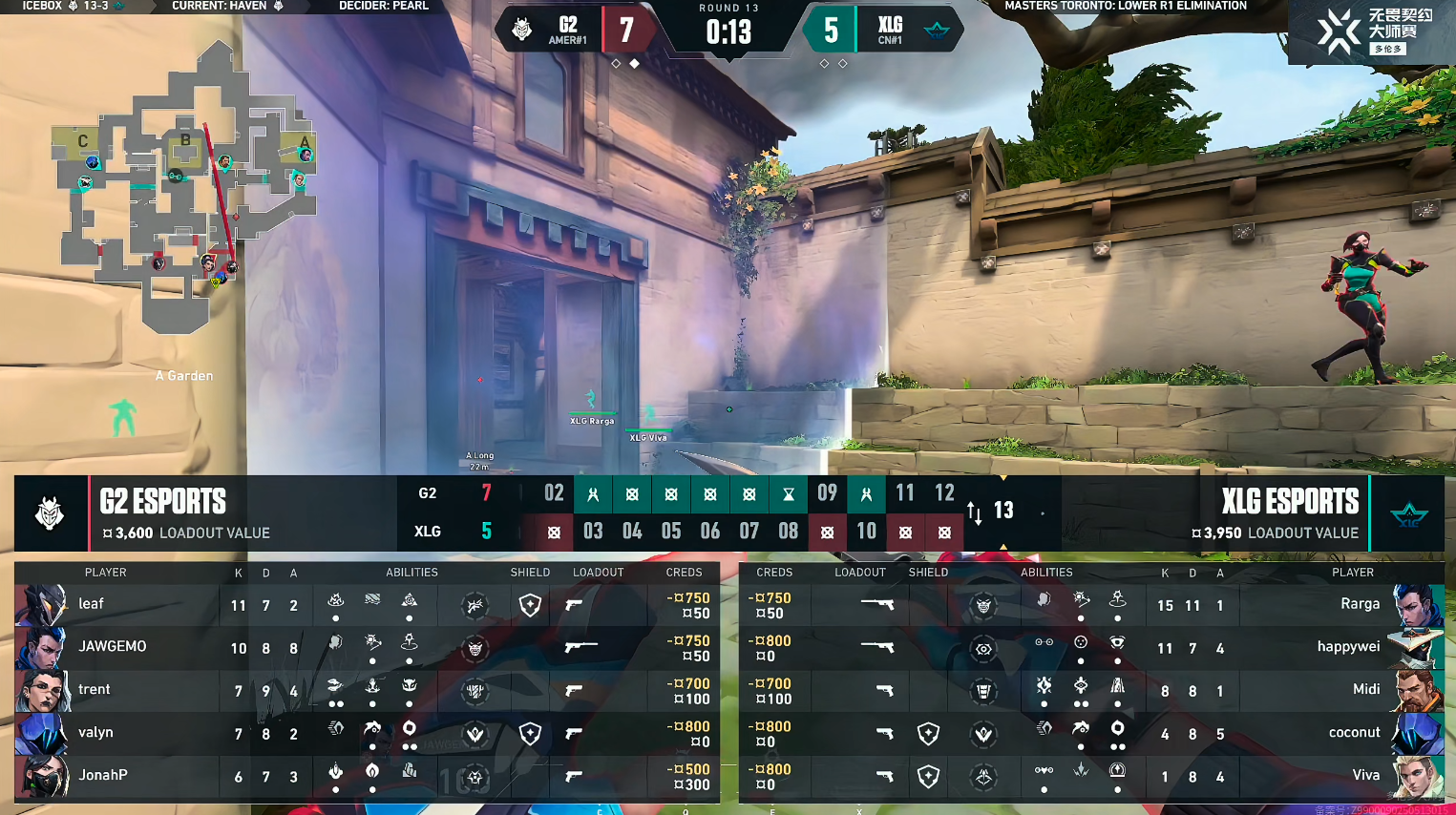Viewport: 1456px width, 815px height.
Task: Click the XLG Esports team logo
Action: click(x=1408, y=514)
